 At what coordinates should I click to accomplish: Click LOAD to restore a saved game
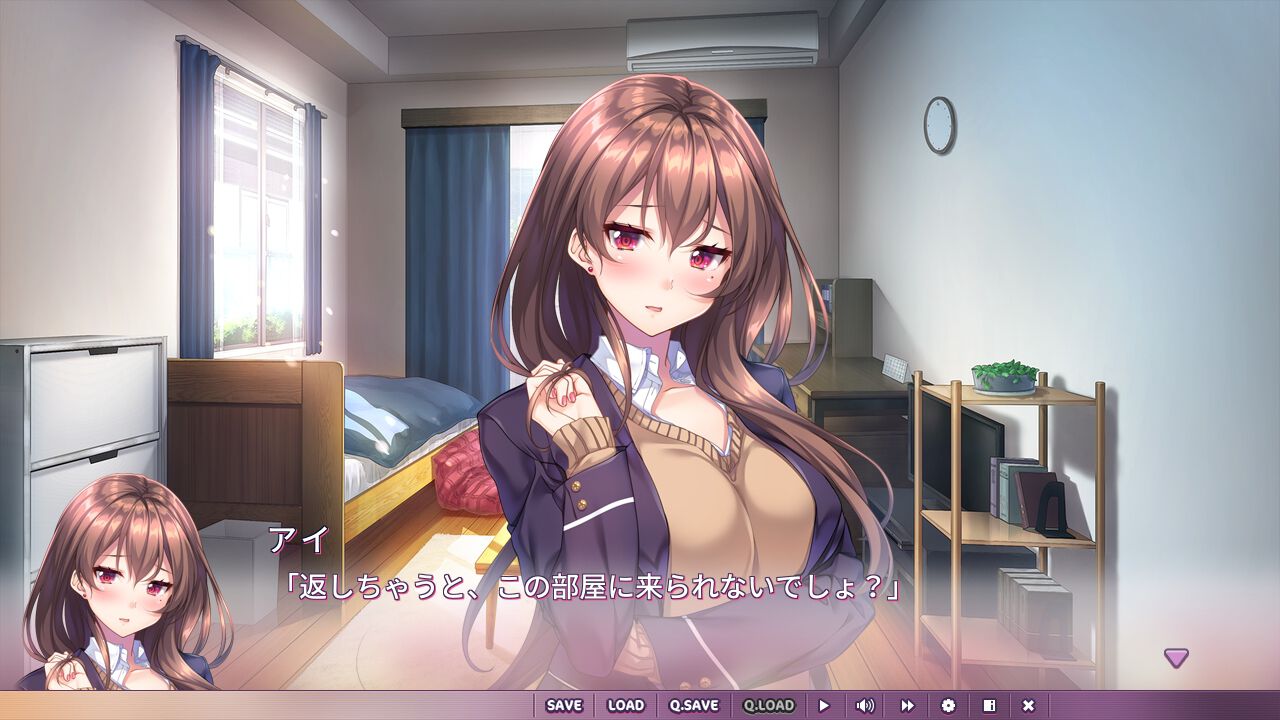(625, 705)
